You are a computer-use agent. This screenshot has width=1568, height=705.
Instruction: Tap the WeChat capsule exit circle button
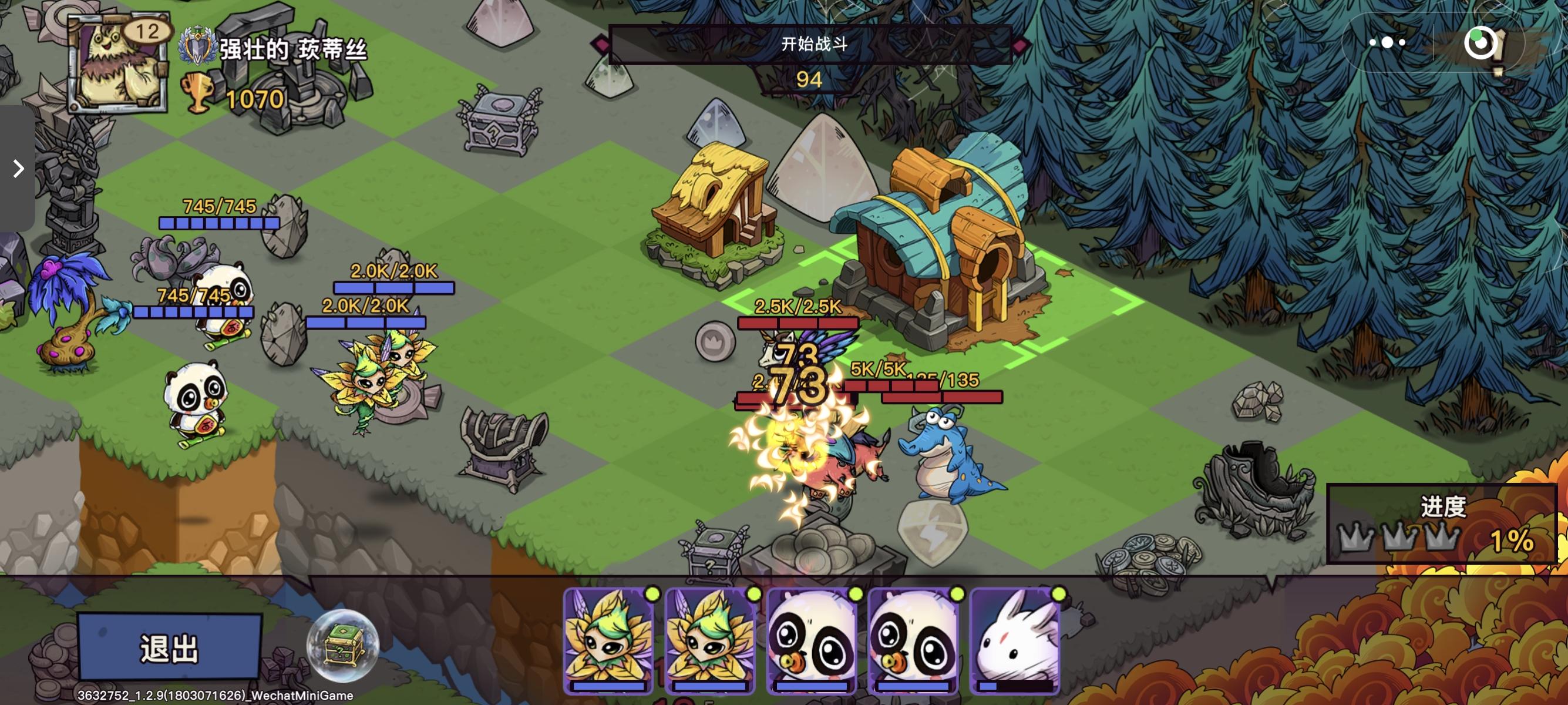click(x=1480, y=42)
